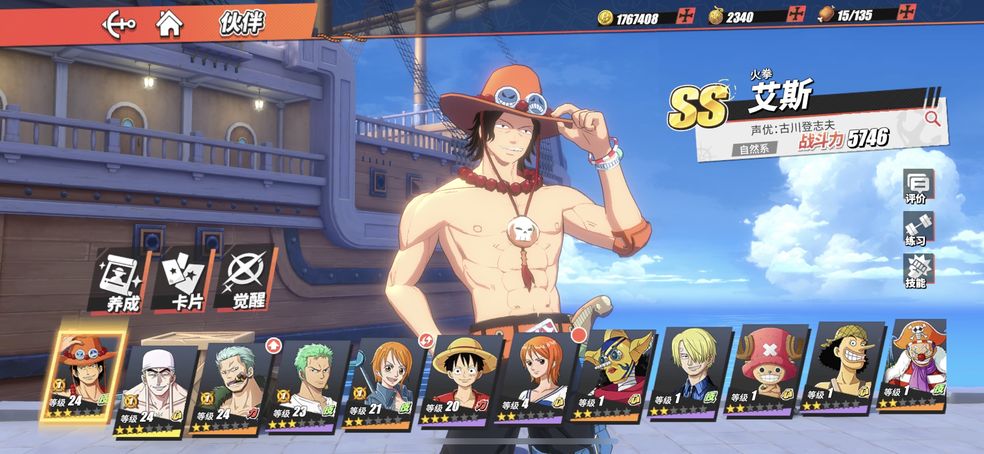Buy more stamina meat with plus button
Image resolution: width=984 pixels, height=454 pixels.
click(x=907, y=14)
